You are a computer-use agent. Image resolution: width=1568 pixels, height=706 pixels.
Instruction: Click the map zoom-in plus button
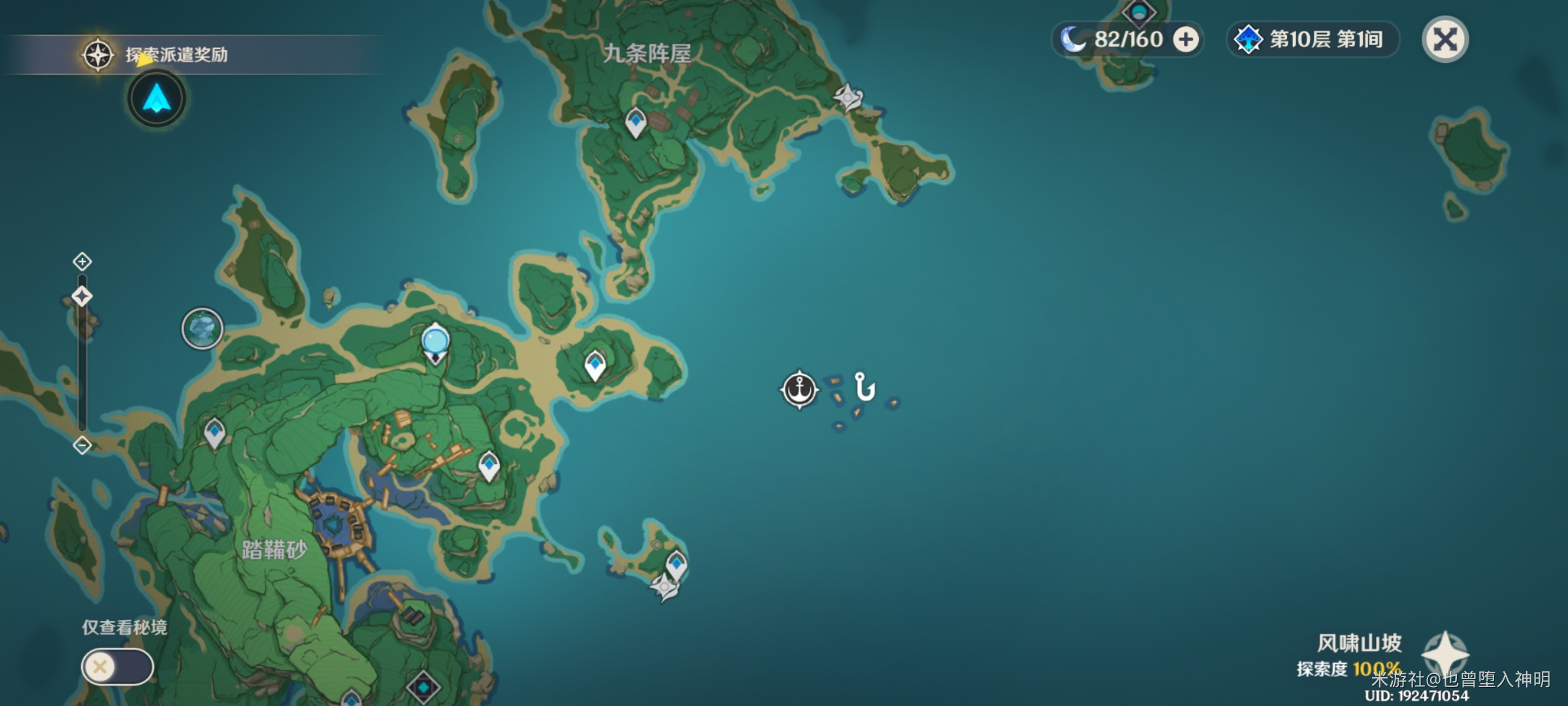click(x=82, y=262)
